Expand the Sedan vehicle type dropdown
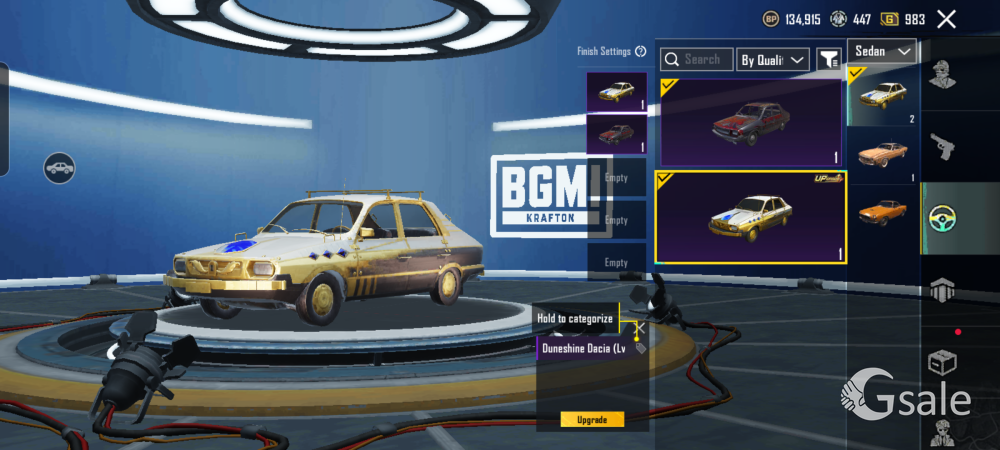This screenshot has height=450, width=1000. click(x=882, y=51)
